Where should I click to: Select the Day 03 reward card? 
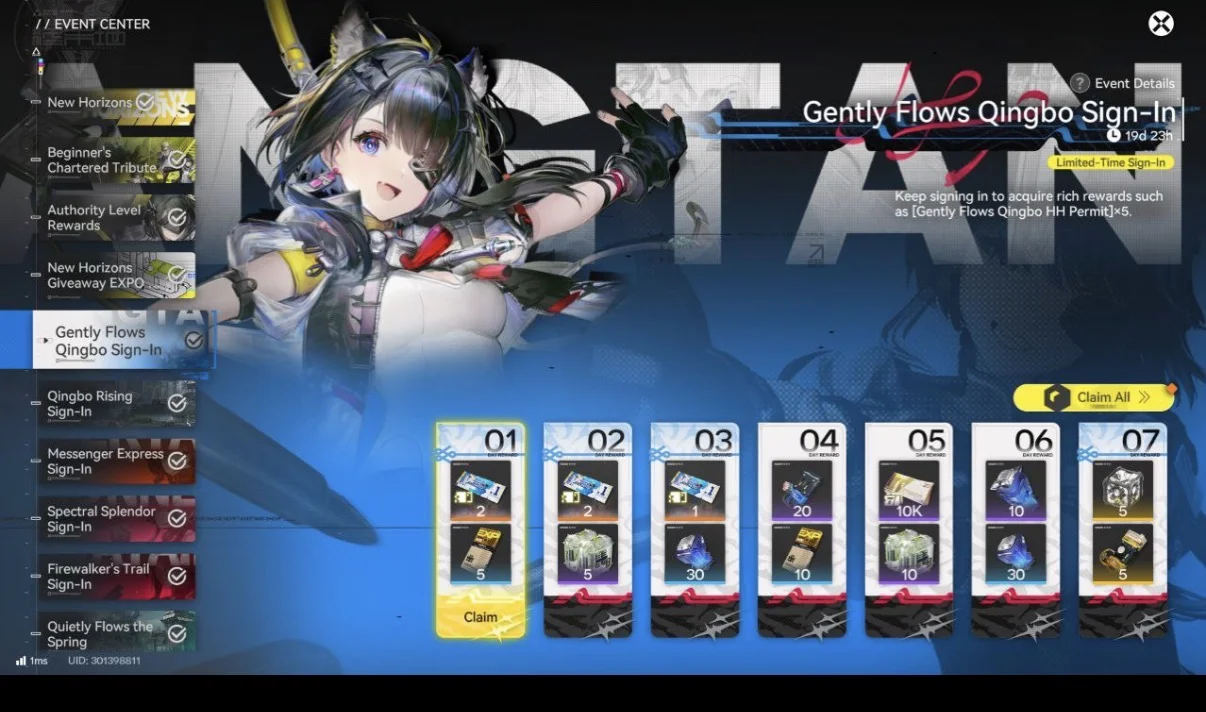[694, 528]
